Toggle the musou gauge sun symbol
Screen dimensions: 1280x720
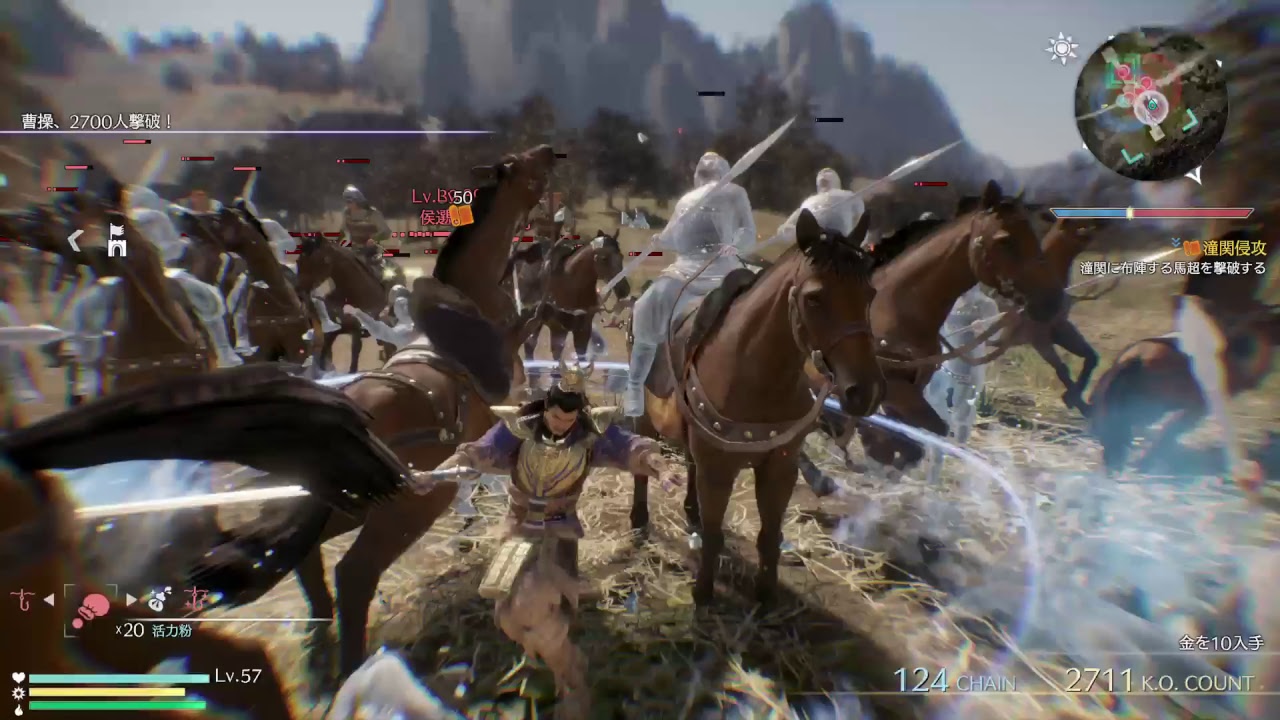pyautogui.click(x=17, y=692)
